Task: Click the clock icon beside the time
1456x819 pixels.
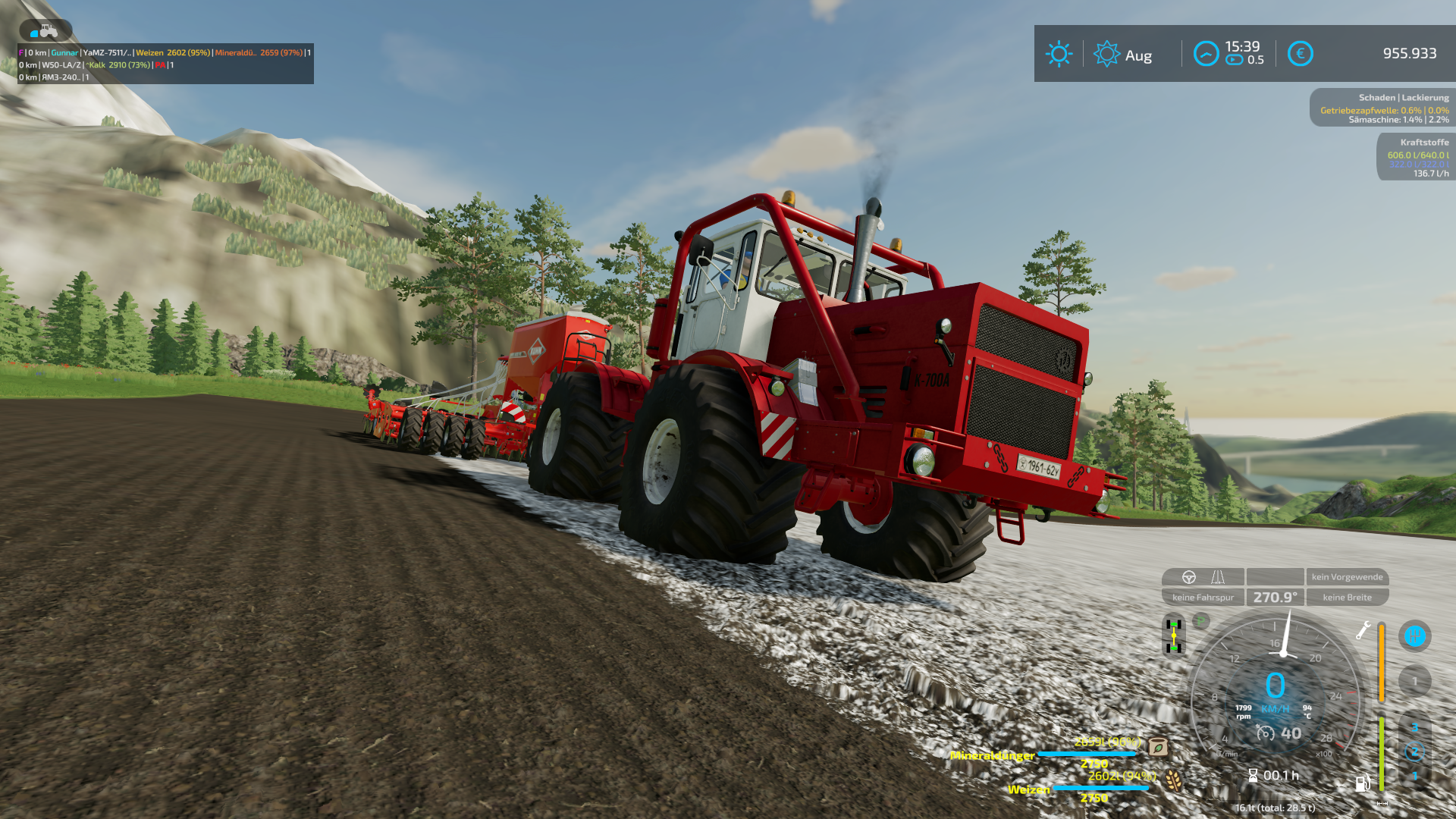Action: click(x=1206, y=54)
